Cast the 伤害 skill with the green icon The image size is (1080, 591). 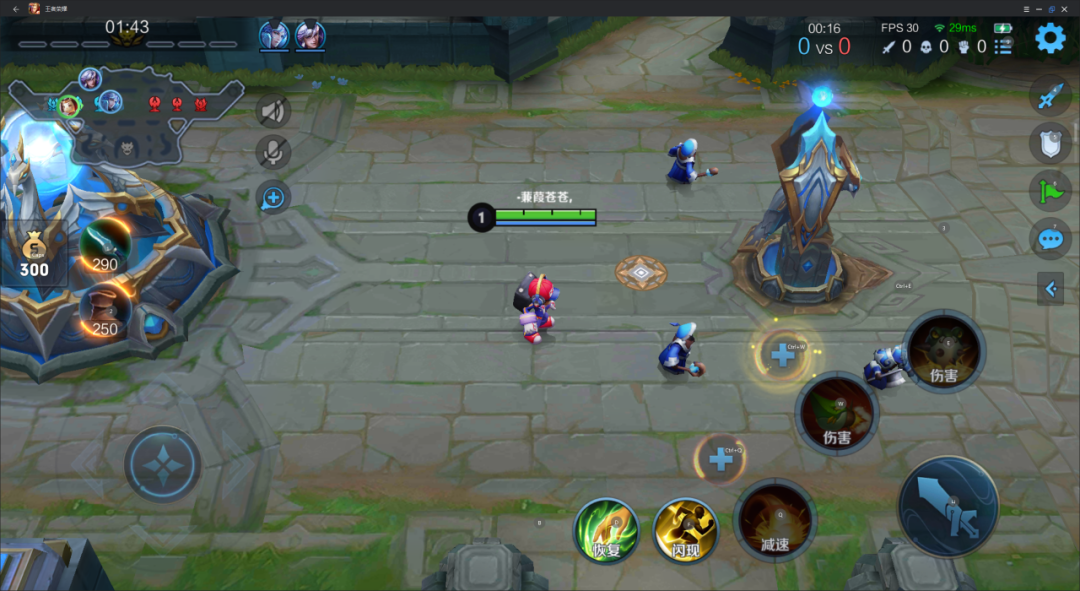click(837, 413)
